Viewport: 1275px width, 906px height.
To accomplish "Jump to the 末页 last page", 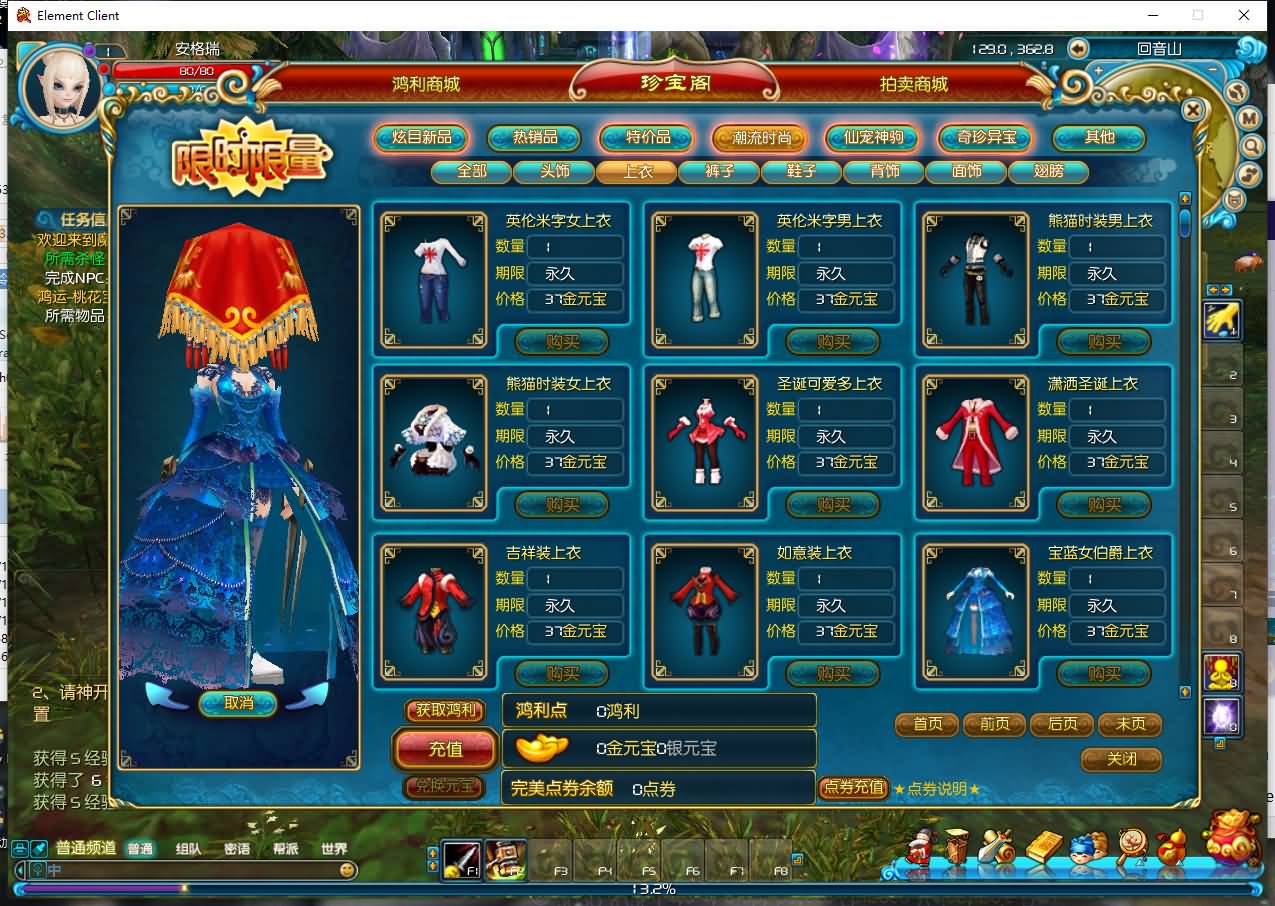I will click(x=1130, y=724).
